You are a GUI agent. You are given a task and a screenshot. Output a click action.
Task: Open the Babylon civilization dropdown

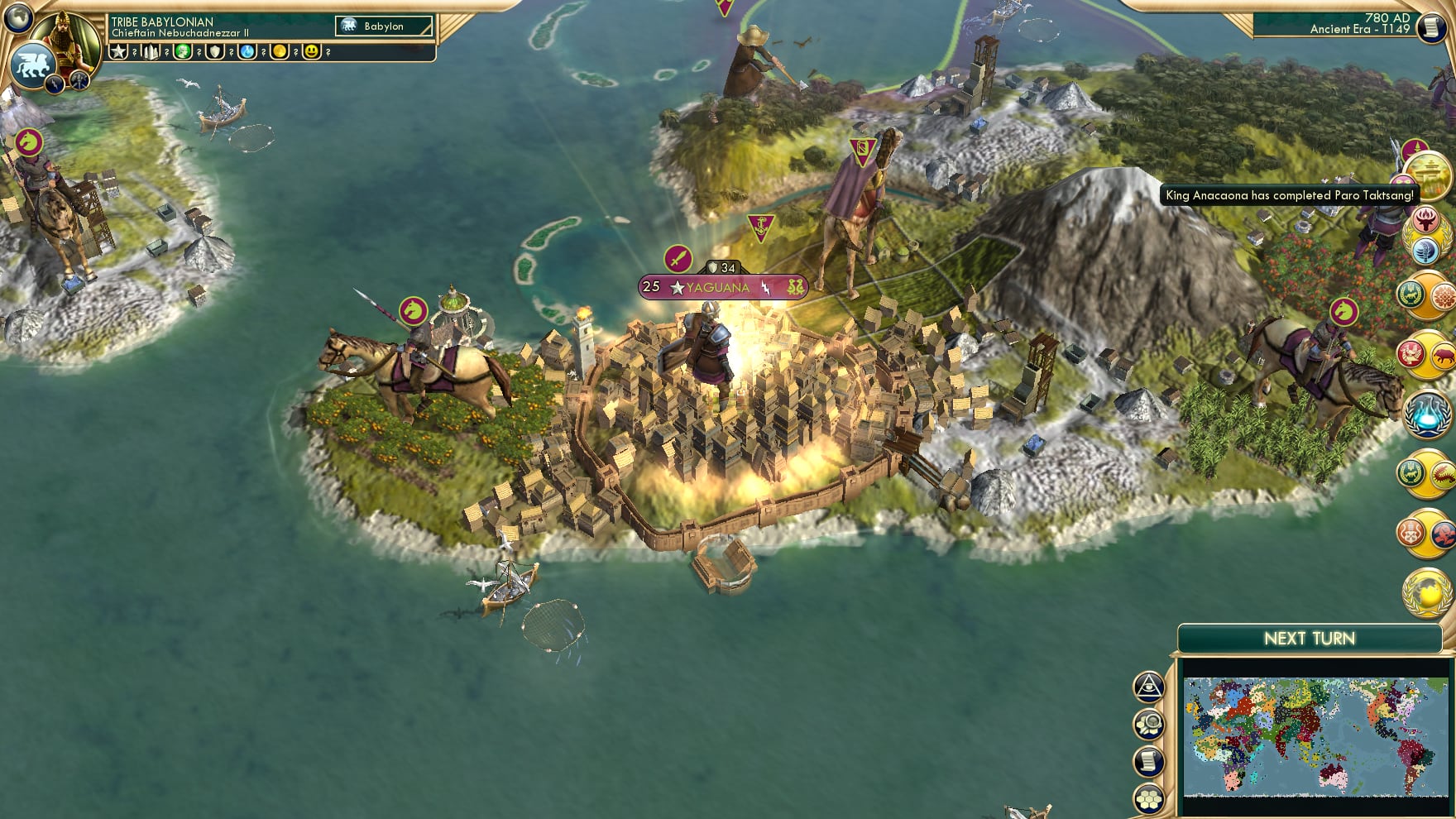click(383, 26)
